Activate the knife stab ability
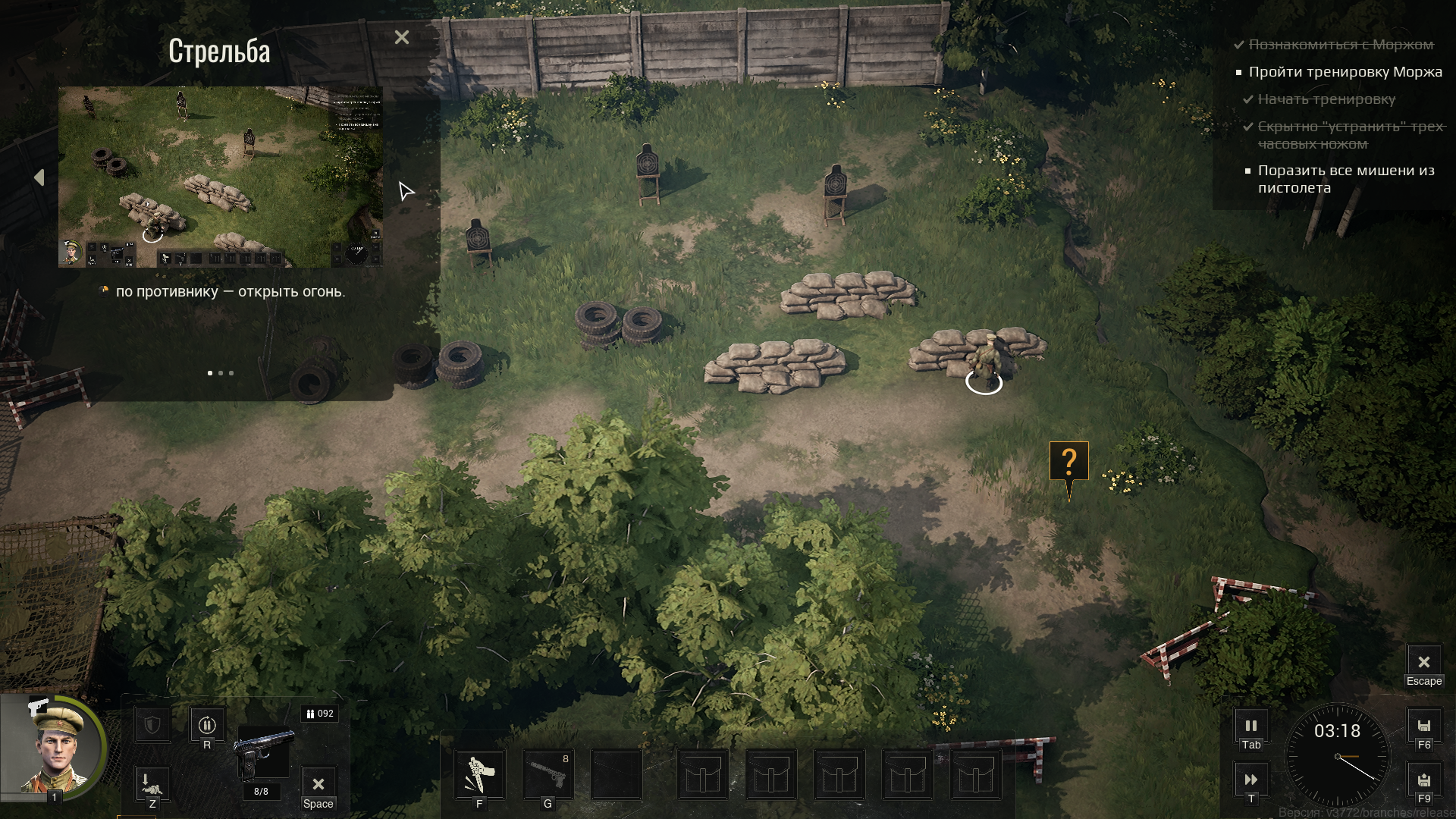The width and height of the screenshot is (1456, 819). (x=479, y=775)
